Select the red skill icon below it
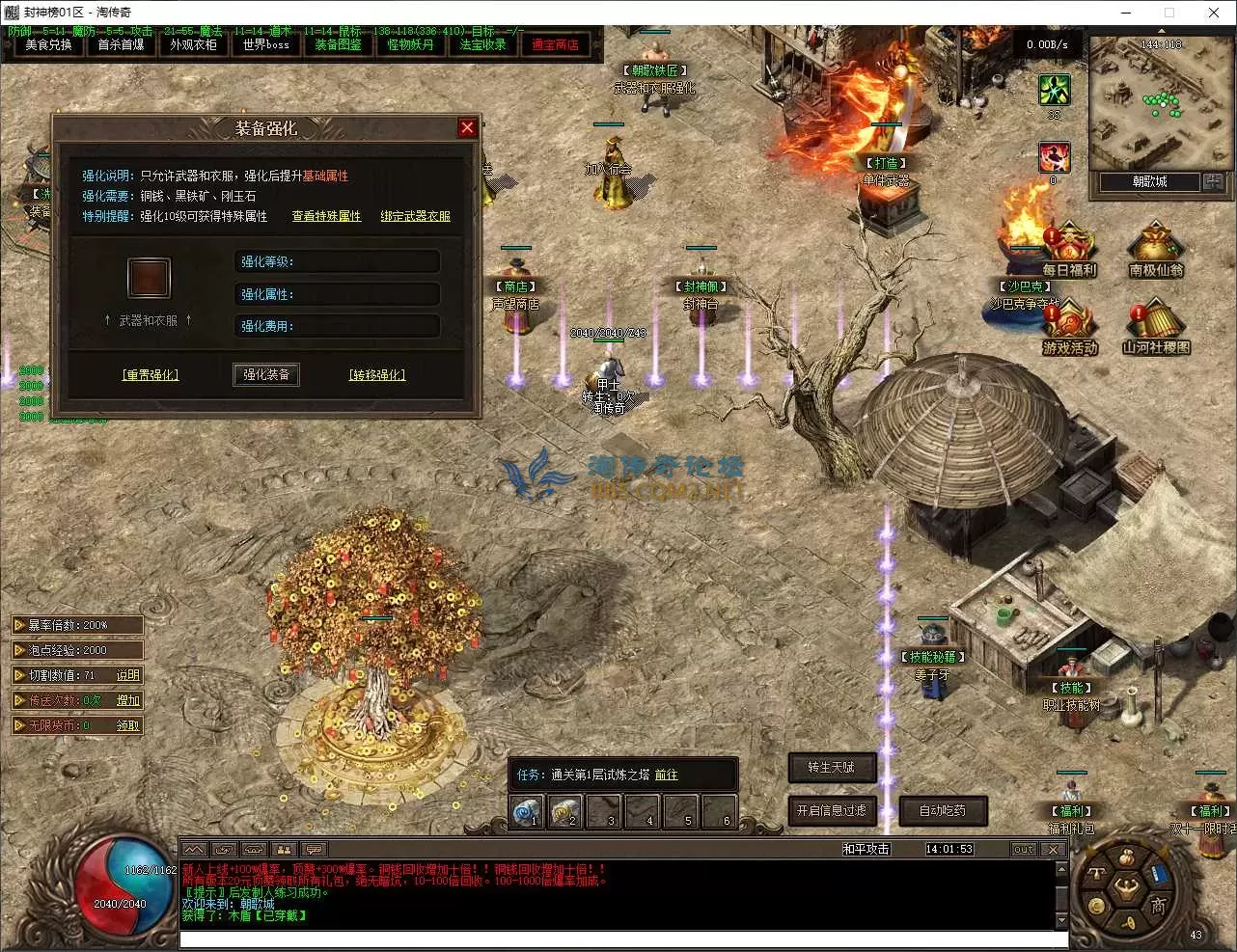1237x952 pixels. pos(1055,157)
